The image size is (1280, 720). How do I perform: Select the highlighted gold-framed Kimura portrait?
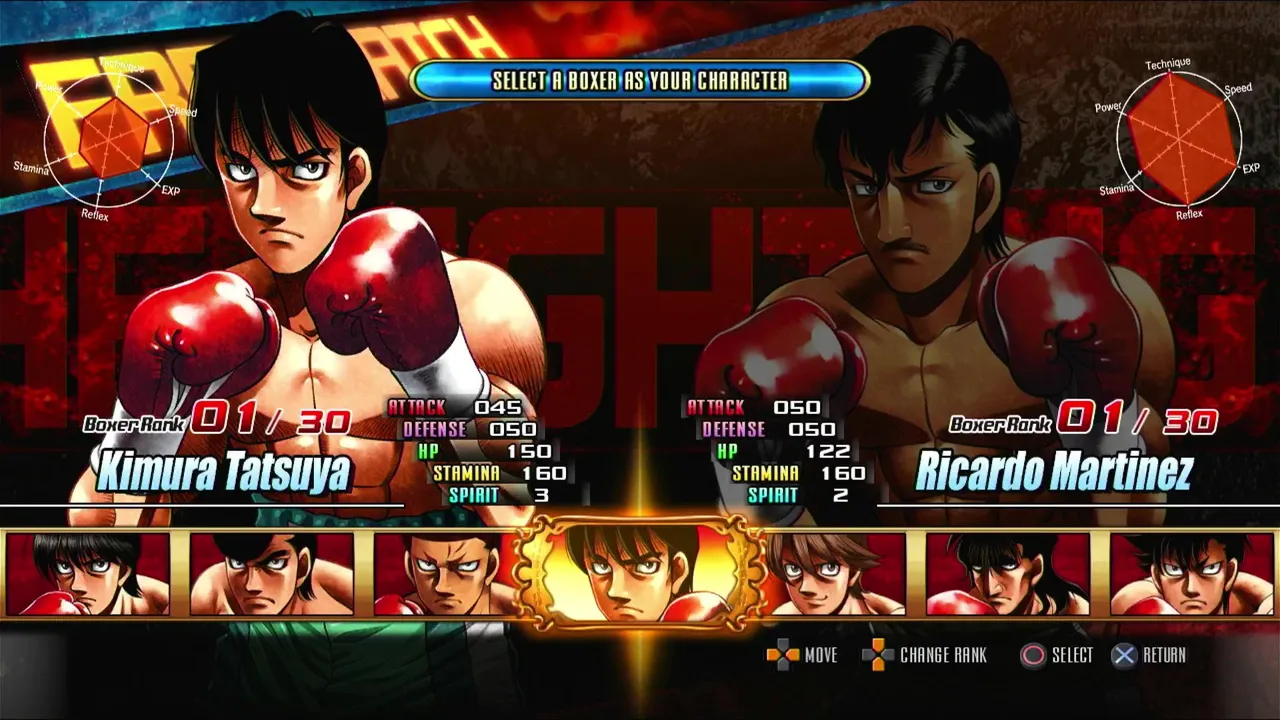(x=640, y=572)
